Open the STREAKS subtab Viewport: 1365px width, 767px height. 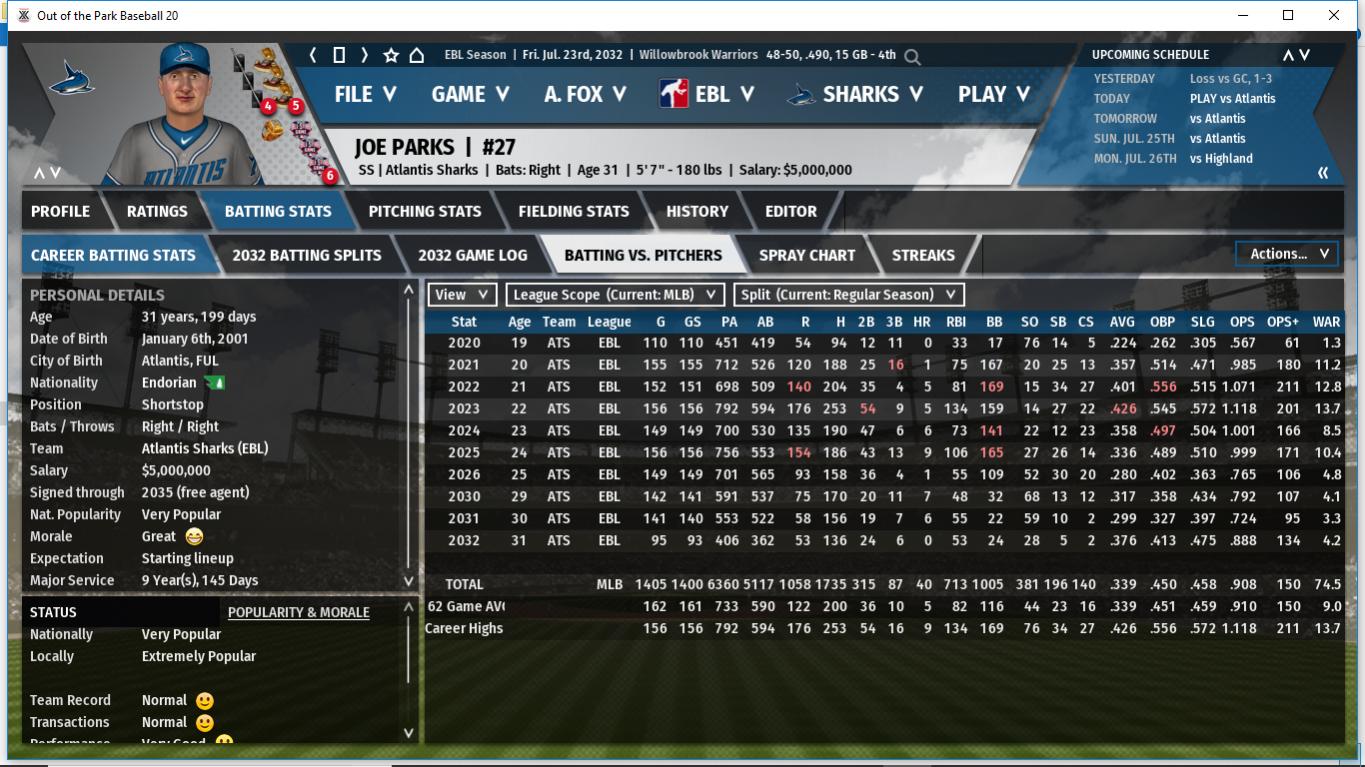coord(923,255)
